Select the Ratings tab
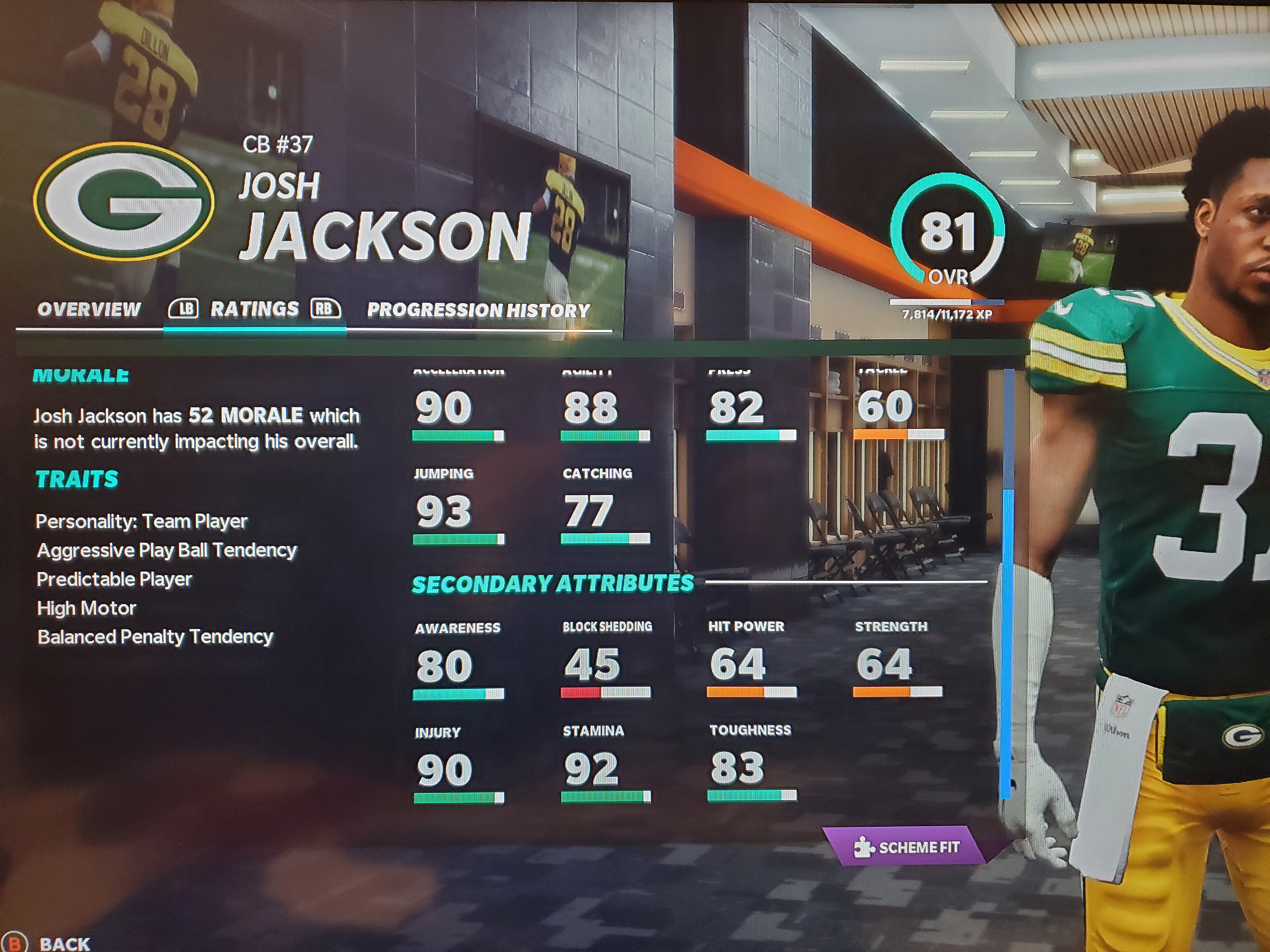The width and height of the screenshot is (1270, 952). pos(254,309)
